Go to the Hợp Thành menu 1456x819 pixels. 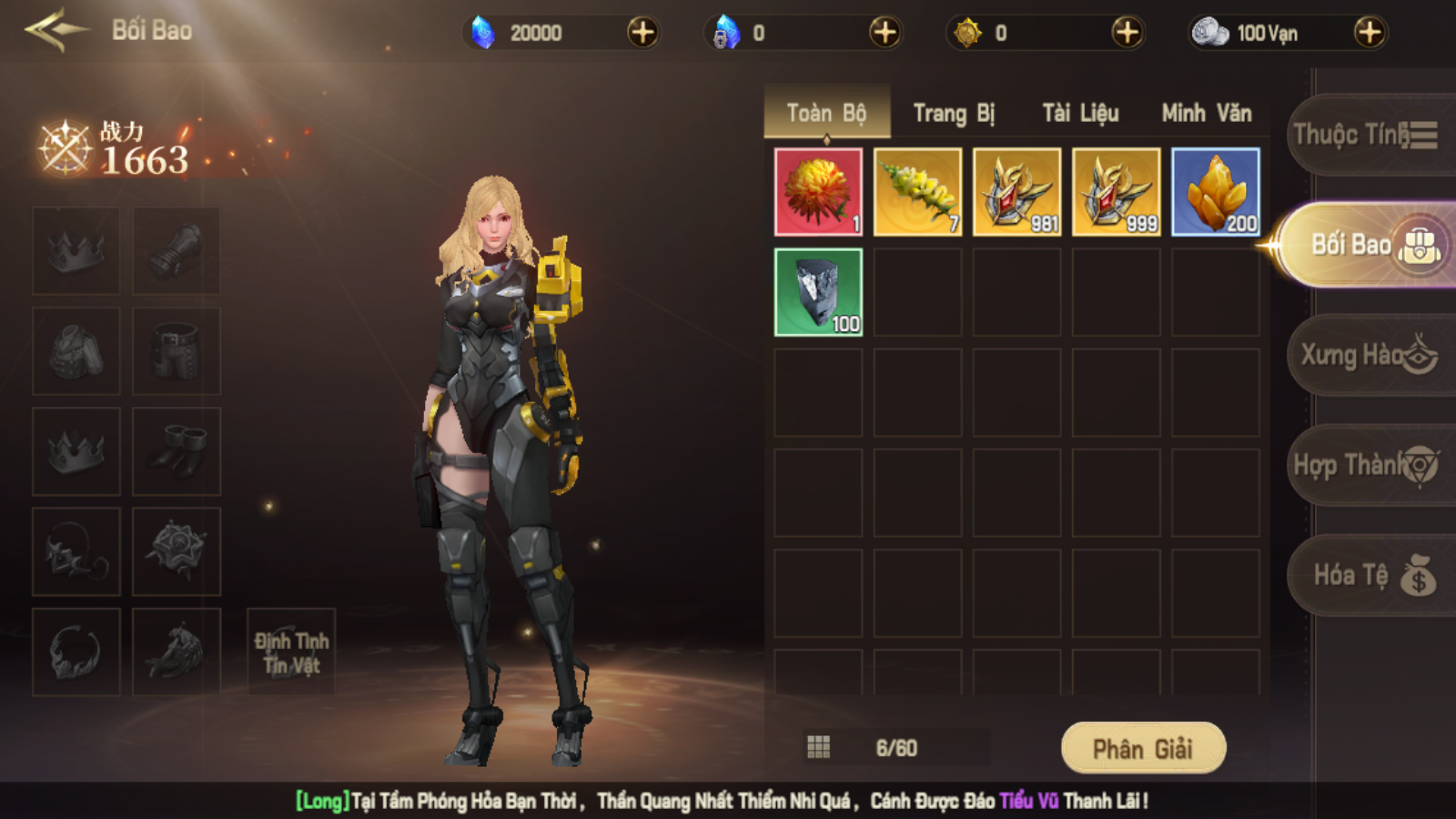coord(1367,465)
